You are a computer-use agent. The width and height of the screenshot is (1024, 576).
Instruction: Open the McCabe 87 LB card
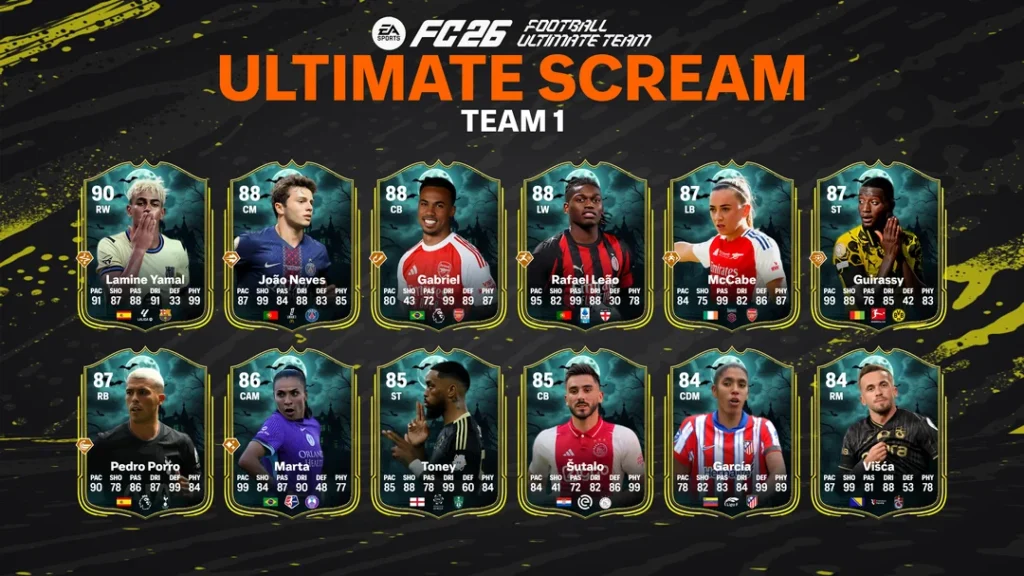tap(732, 245)
